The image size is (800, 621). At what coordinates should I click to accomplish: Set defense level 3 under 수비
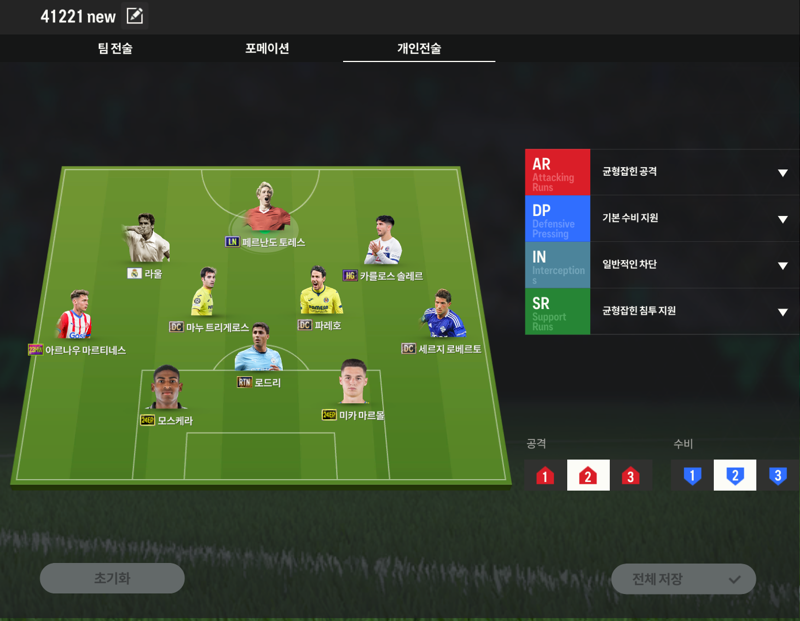coord(777,476)
